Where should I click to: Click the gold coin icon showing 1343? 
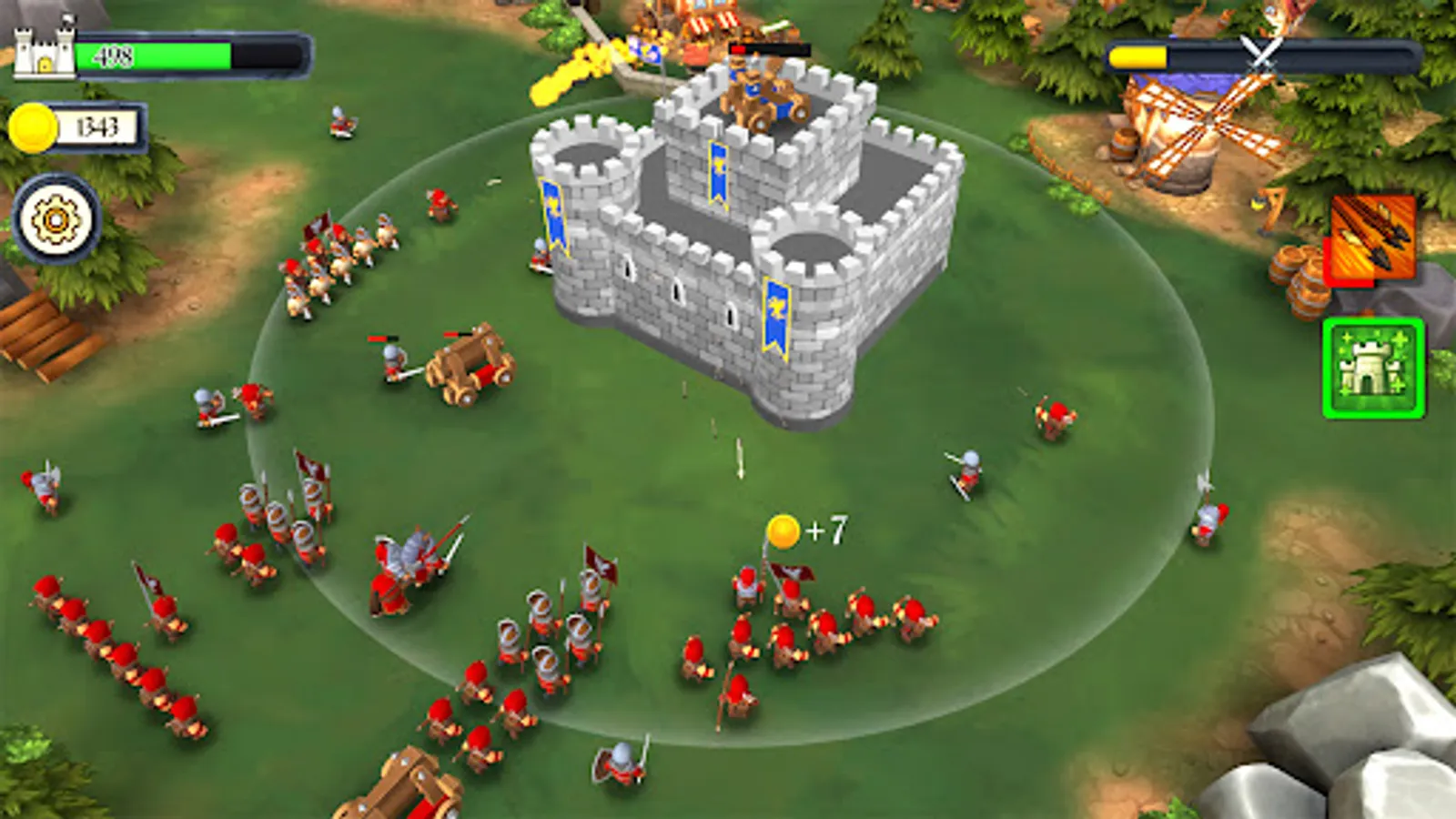(x=35, y=126)
